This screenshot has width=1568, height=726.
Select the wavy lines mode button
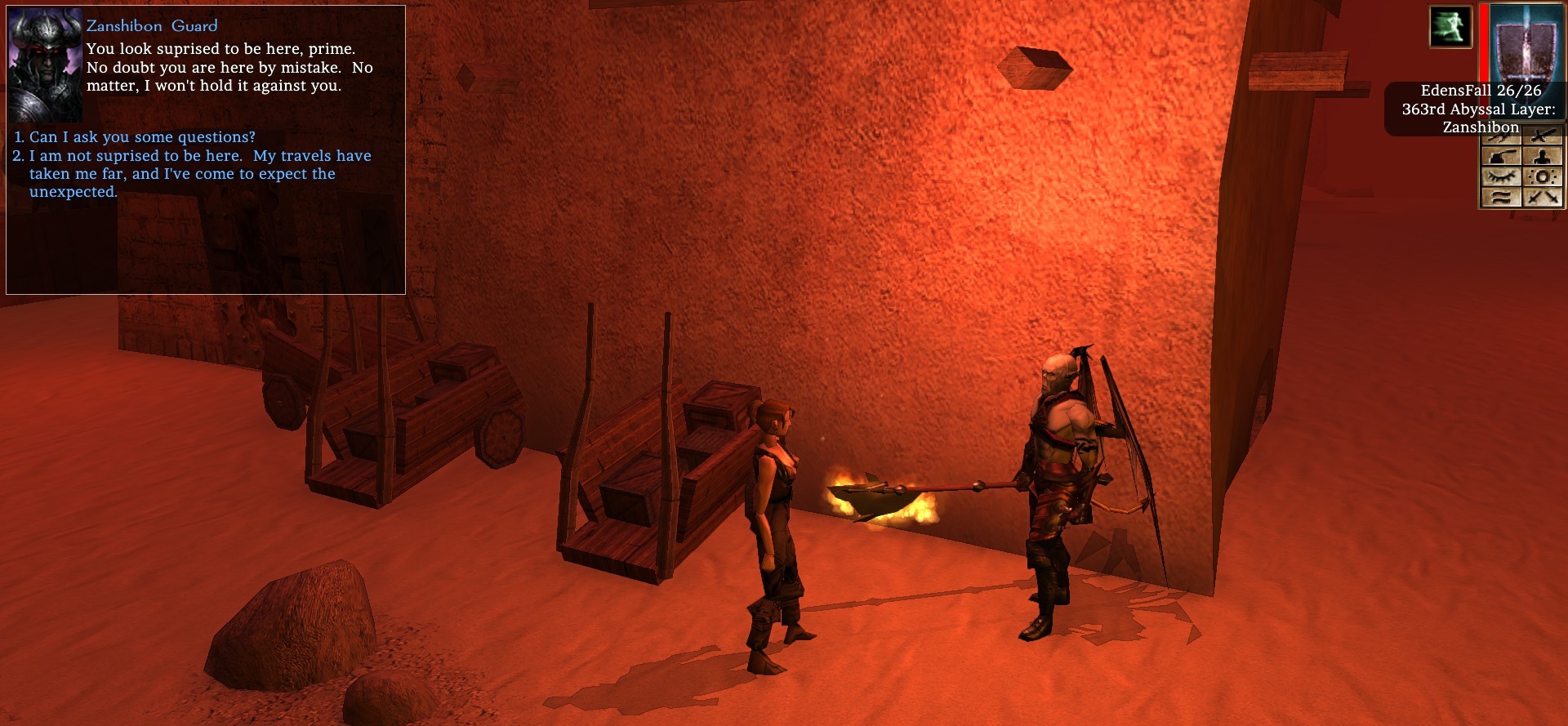tap(1501, 197)
